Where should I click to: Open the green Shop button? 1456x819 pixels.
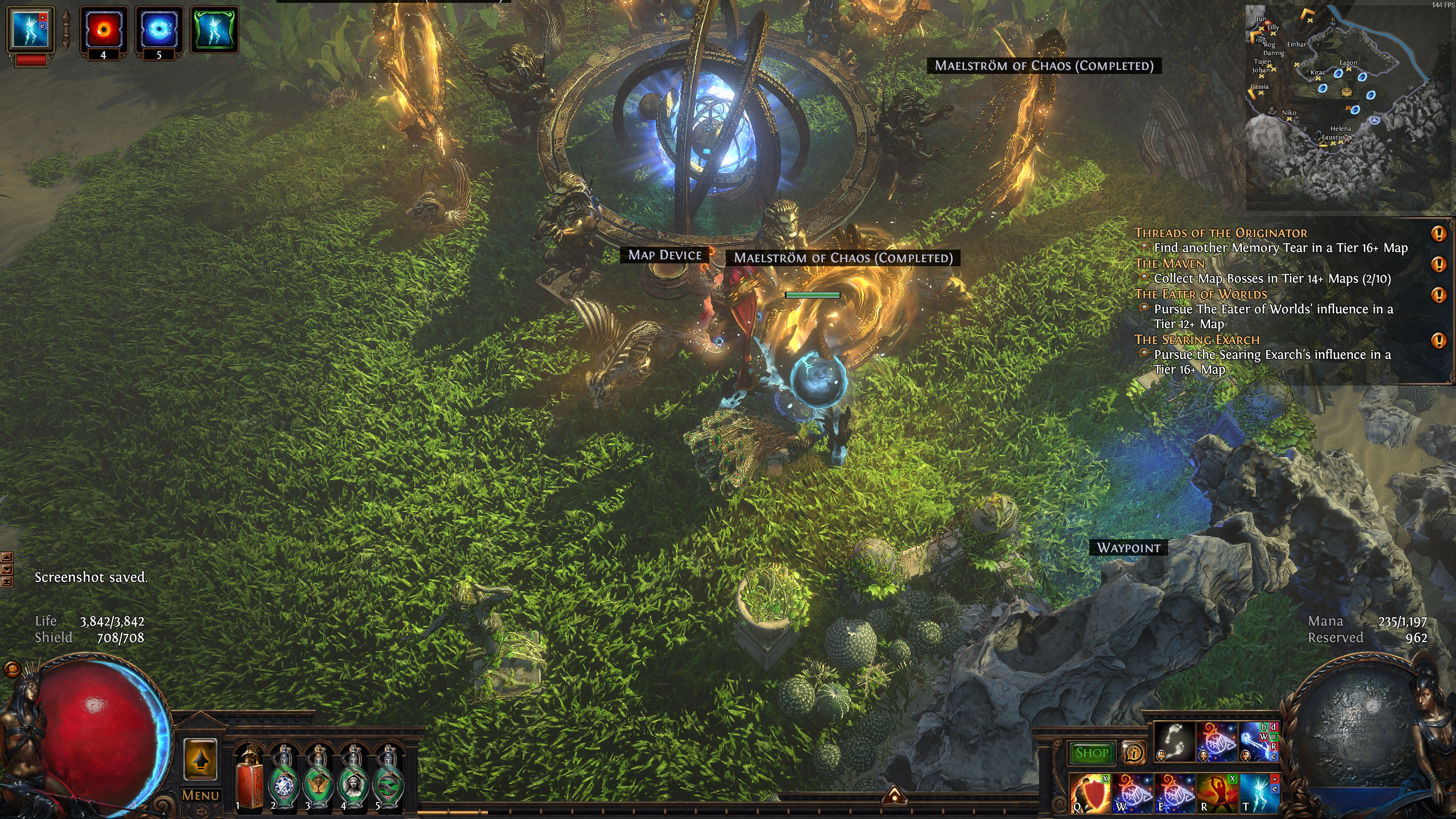coord(1091,753)
